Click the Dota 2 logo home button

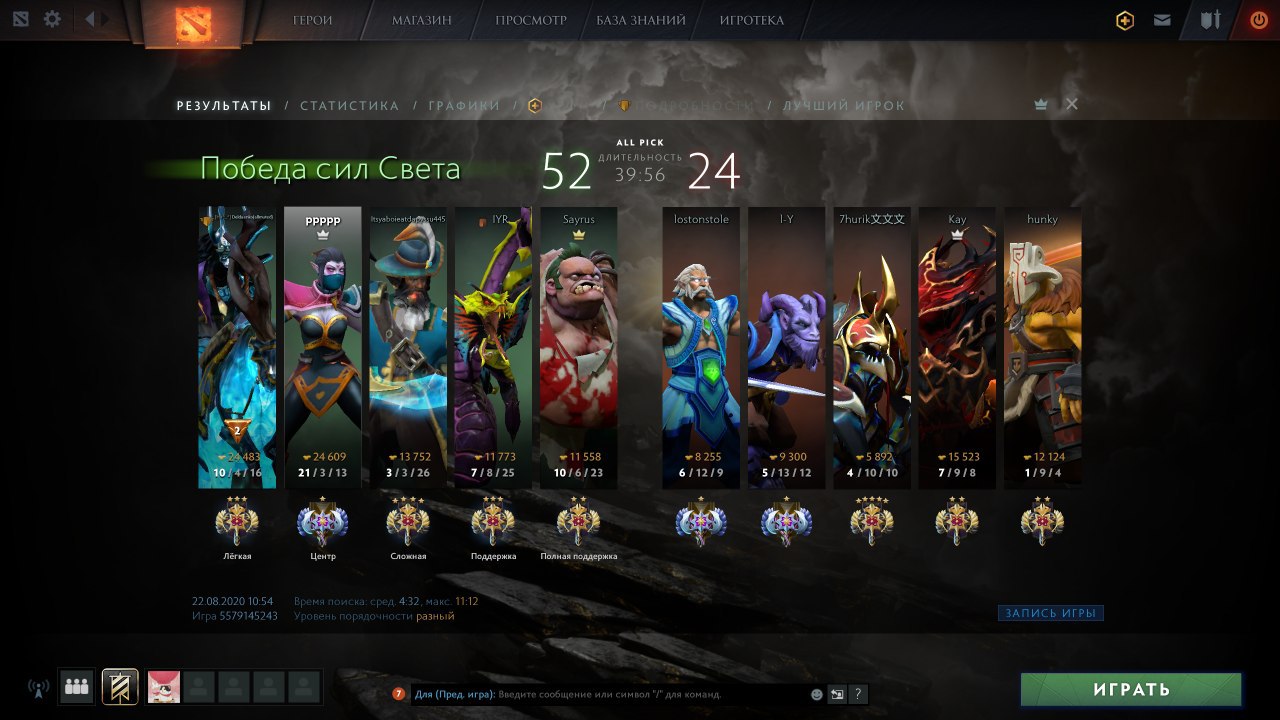click(193, 24)
